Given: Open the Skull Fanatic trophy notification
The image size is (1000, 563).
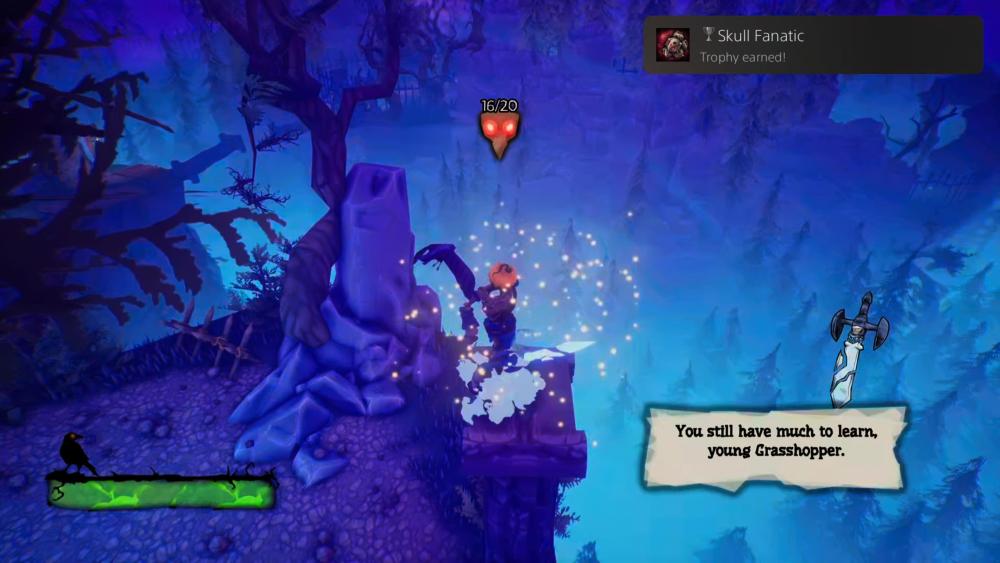Looking at the screenshot, I should click(x=812, y=45).
